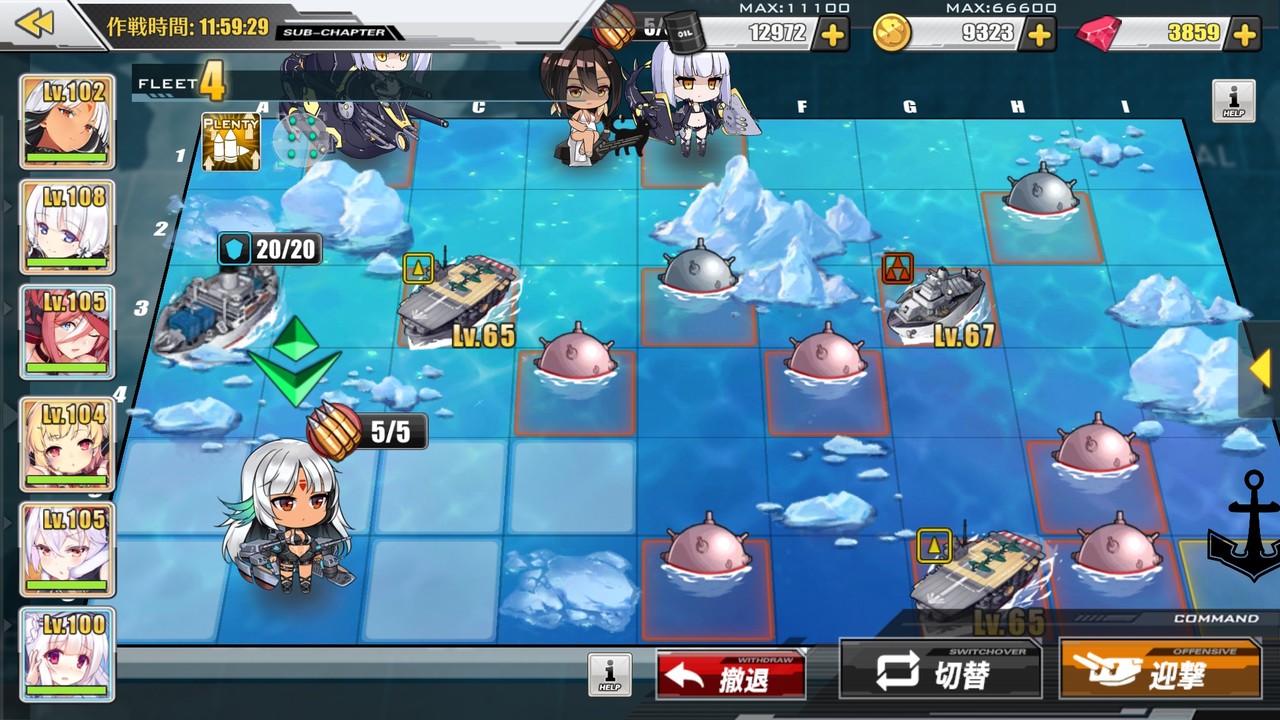This screenshot has height=720, width=1280.
Task: Open the PLENTY supply crate icon
Action: [x=231, y=141]
